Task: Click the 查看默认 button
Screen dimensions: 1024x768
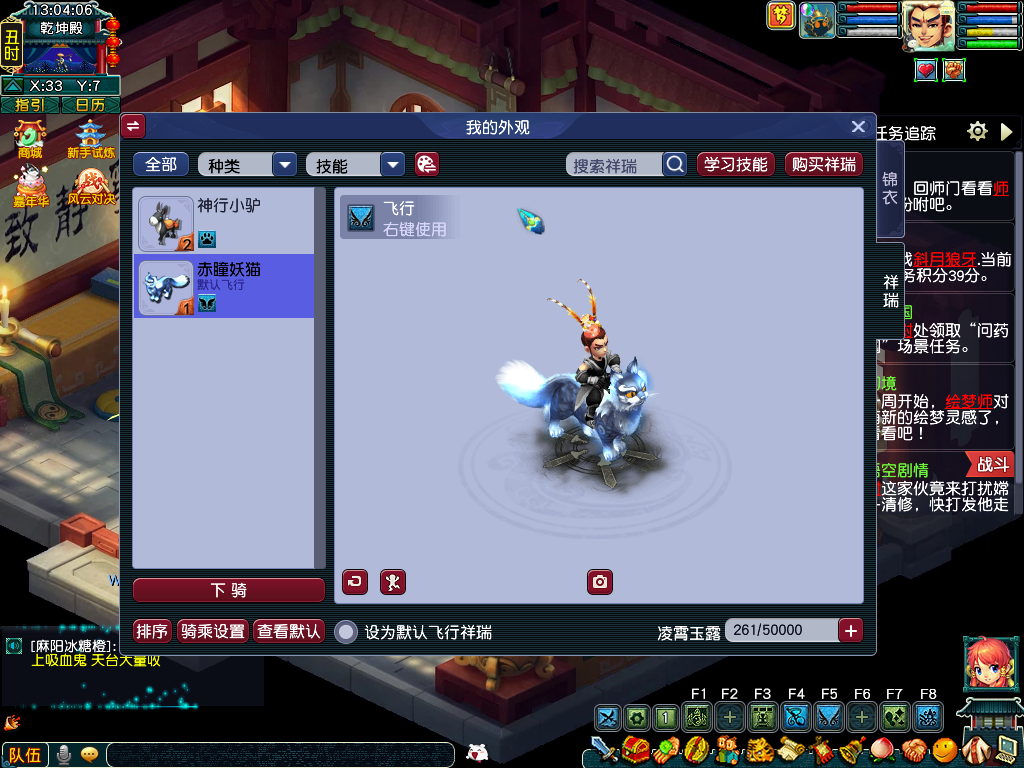Action: click(x=289, y=631)
